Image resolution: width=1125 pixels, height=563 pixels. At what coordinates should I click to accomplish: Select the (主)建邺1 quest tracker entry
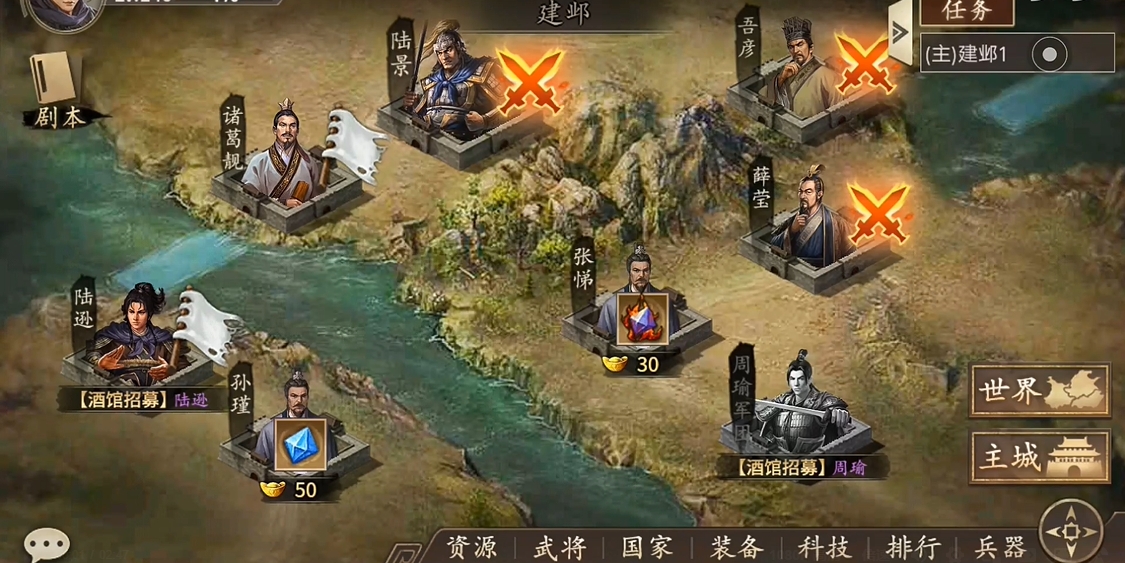(x=1016, y=54)
